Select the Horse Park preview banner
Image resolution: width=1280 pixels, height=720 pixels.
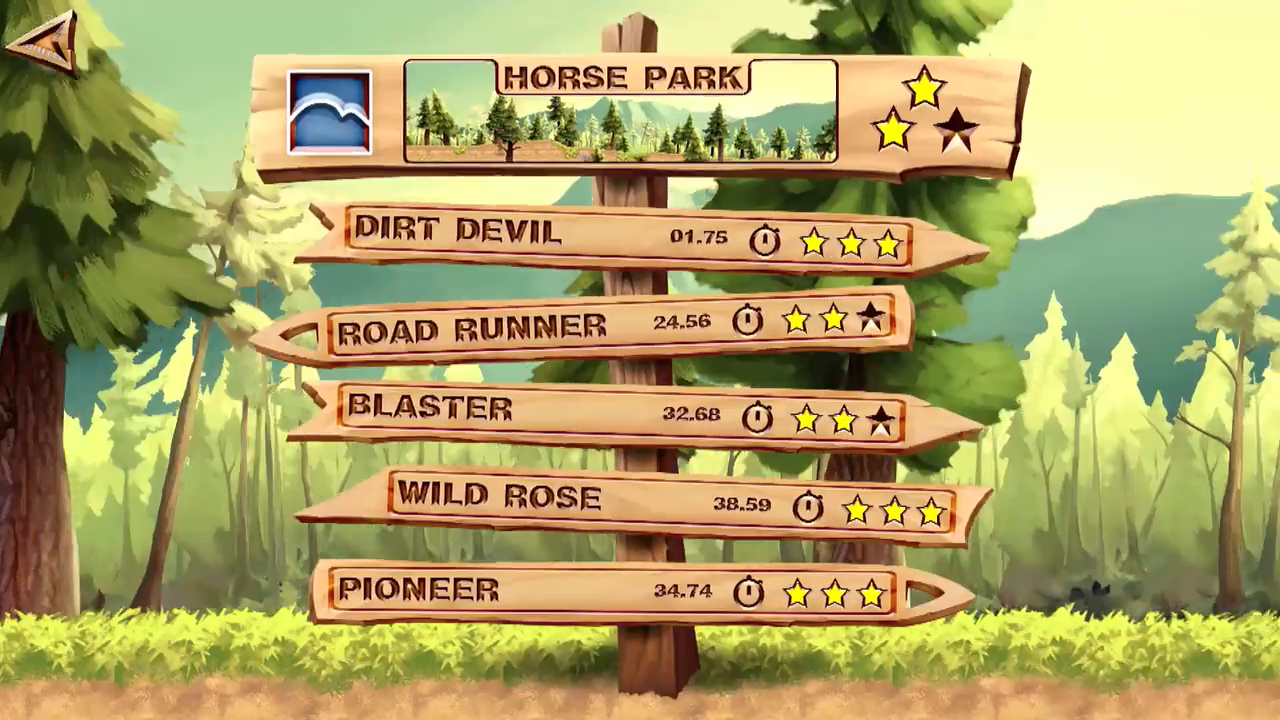point(620,112)
